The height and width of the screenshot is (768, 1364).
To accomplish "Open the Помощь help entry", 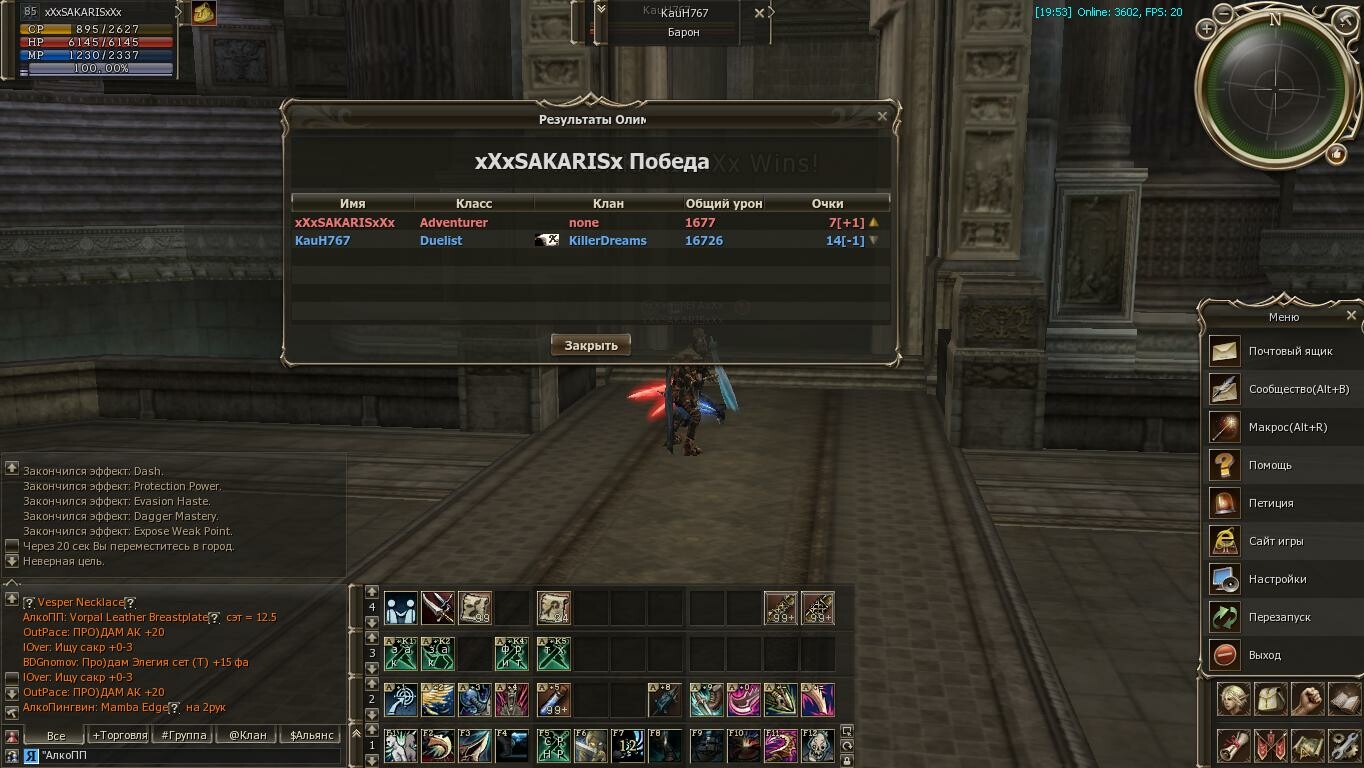I will coord(1270,465).
